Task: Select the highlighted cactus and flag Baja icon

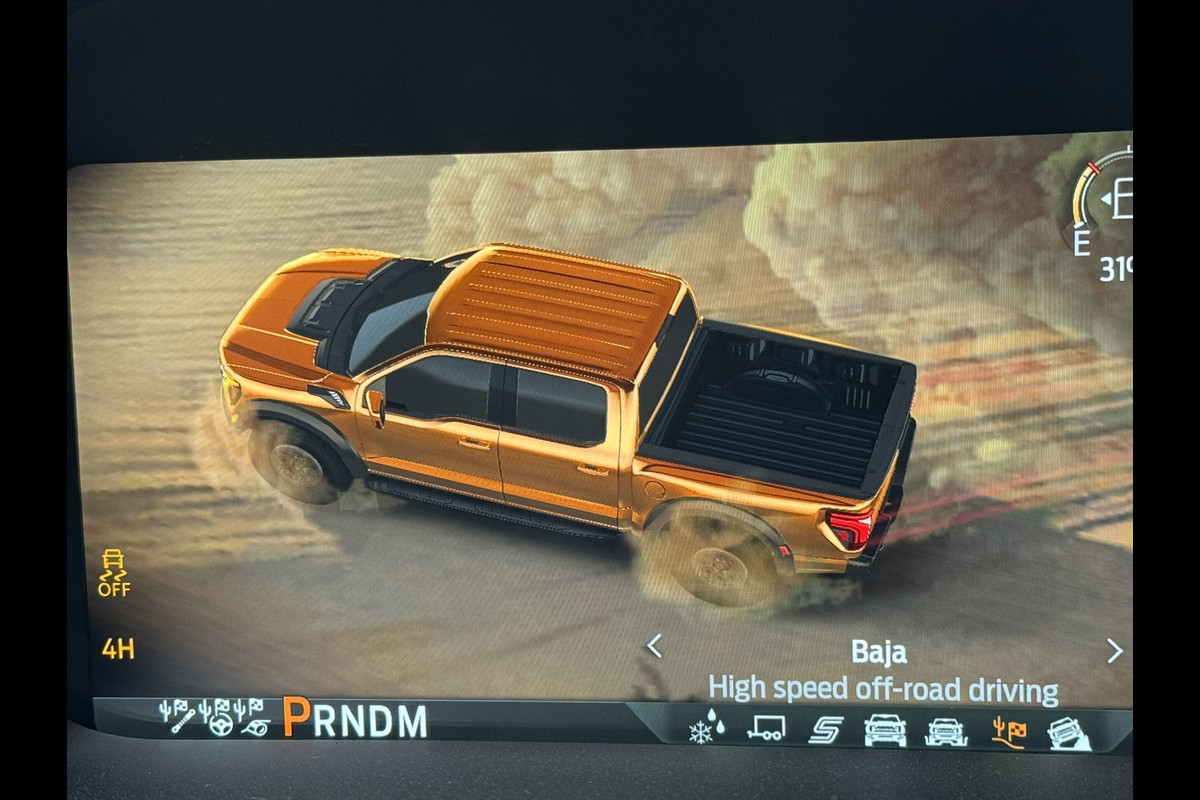Action: click(x=1008, y=732)
